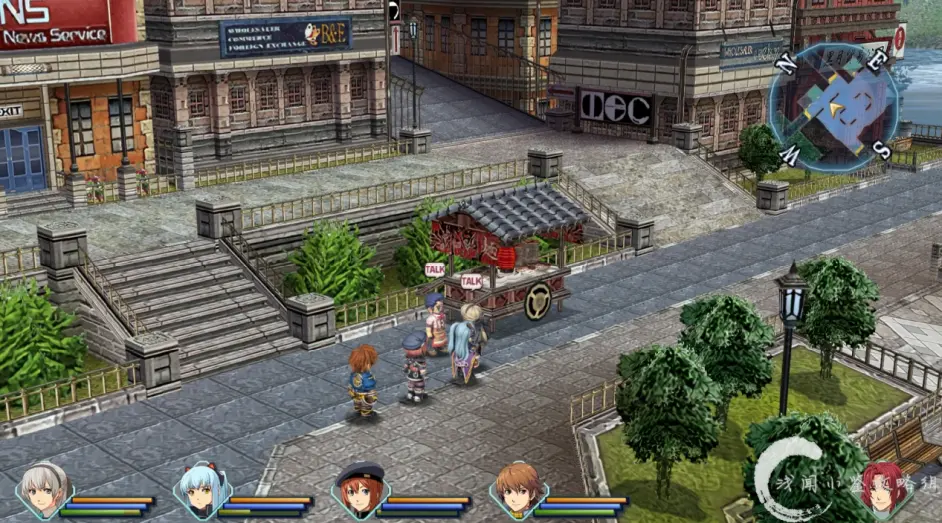Viewport: 942px width, 523px height.
Task: Select the party portrait wearing a black cap
Action: [x=360, y=490]
